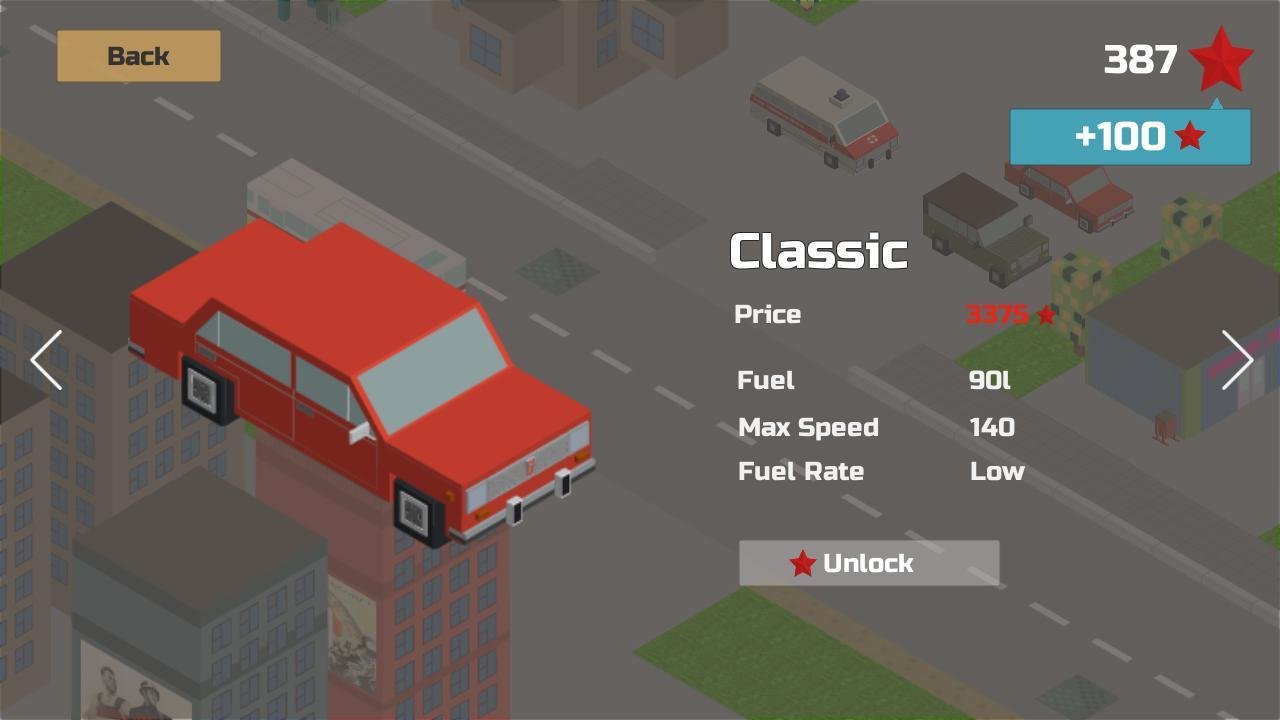Screen dimensions: 1280x720
Task: Claim the +100 star reward
Action: tap(1129, 136)
